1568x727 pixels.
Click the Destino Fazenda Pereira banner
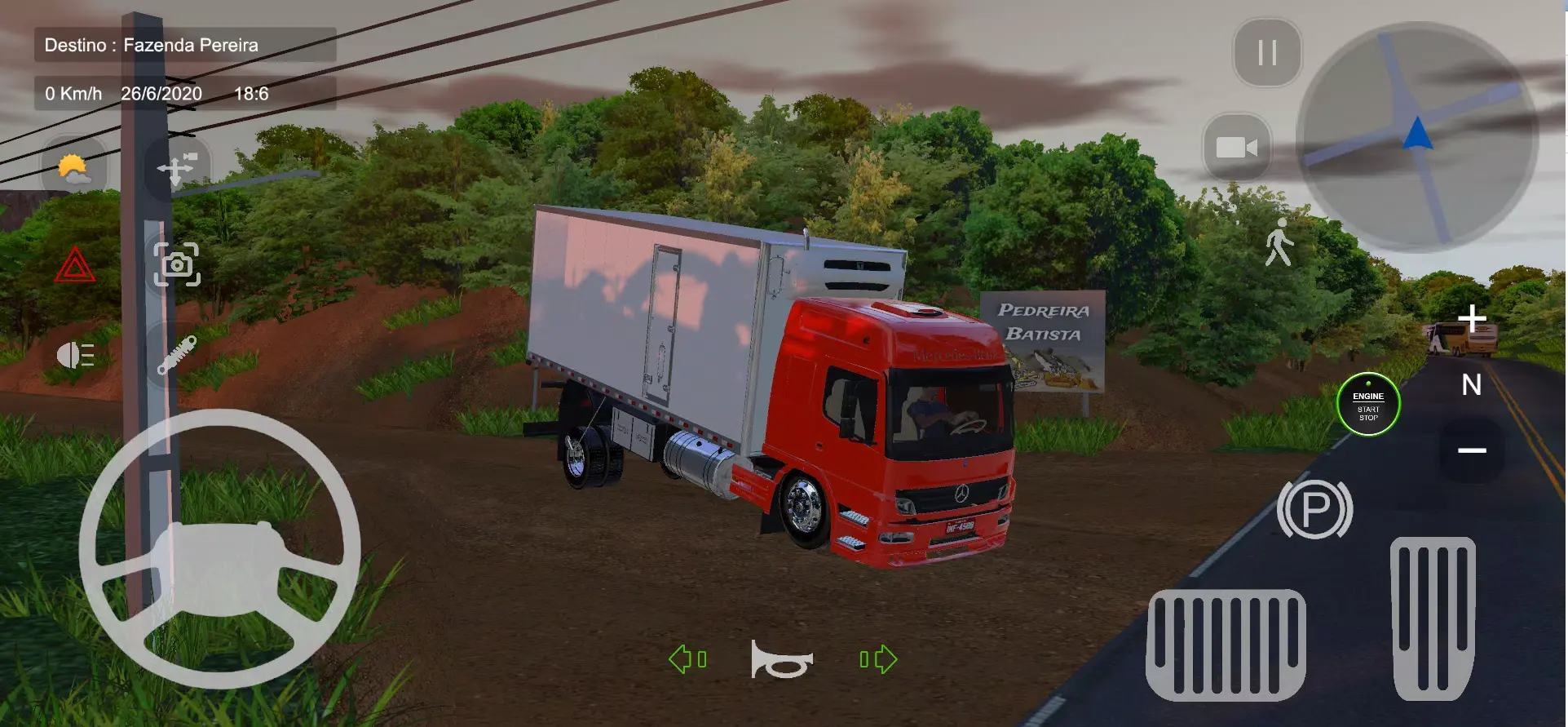[183, 45]
